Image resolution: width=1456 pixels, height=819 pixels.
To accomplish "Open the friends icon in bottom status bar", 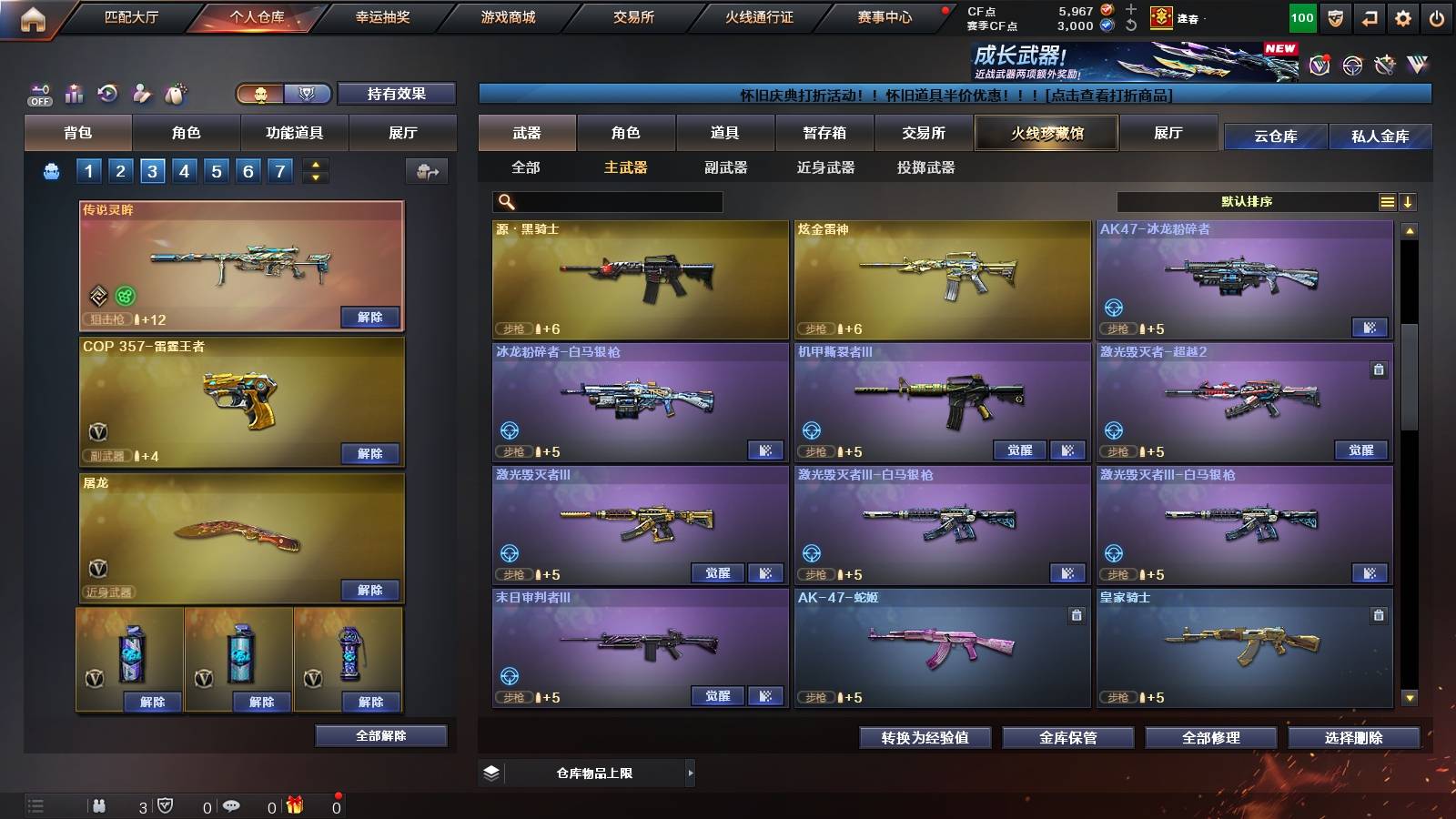I will pyautogui.click(x=100, y=804).
